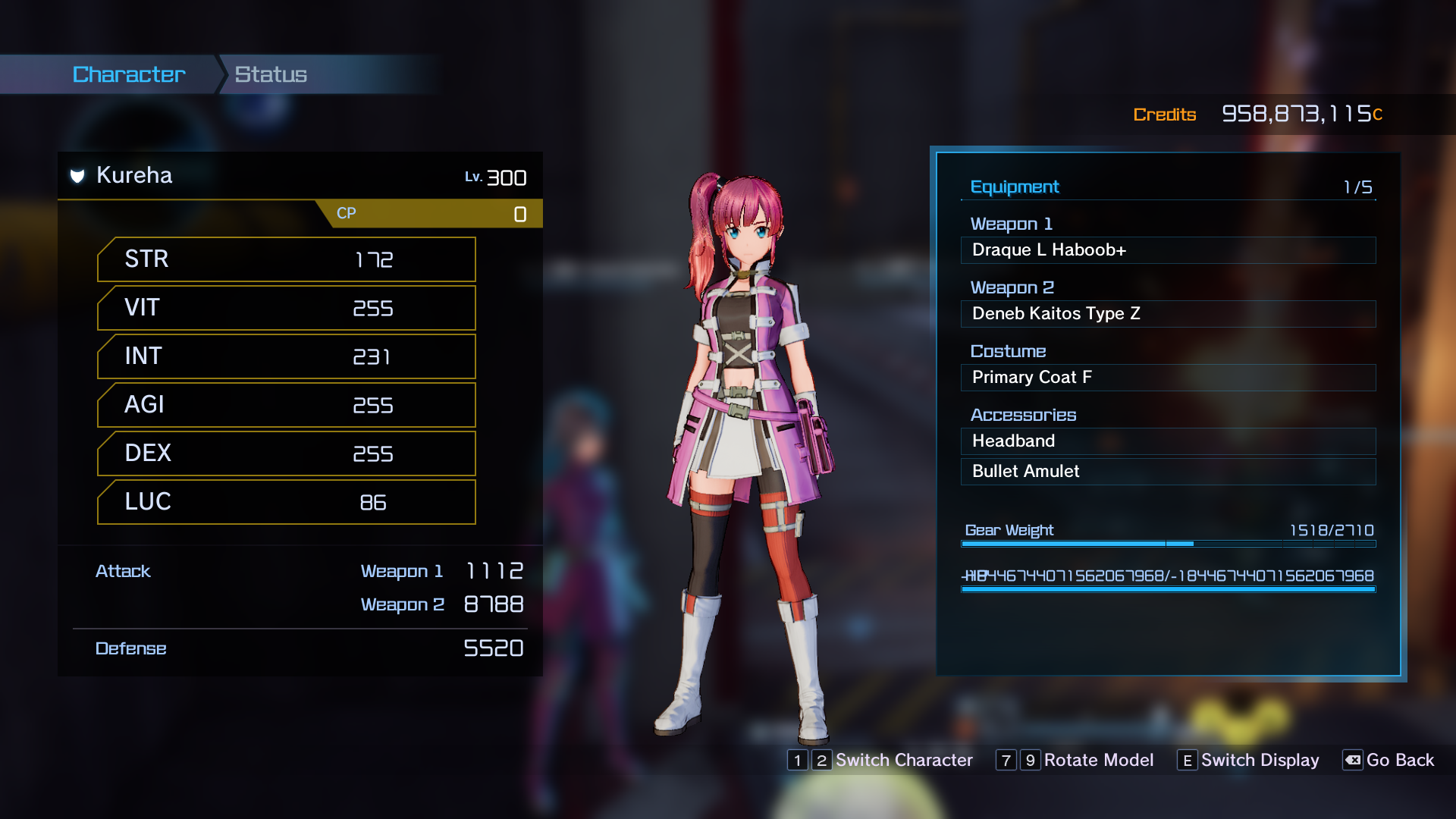
Task: Select Draque L Haboob+ weapon slot
Action: 1168,250
